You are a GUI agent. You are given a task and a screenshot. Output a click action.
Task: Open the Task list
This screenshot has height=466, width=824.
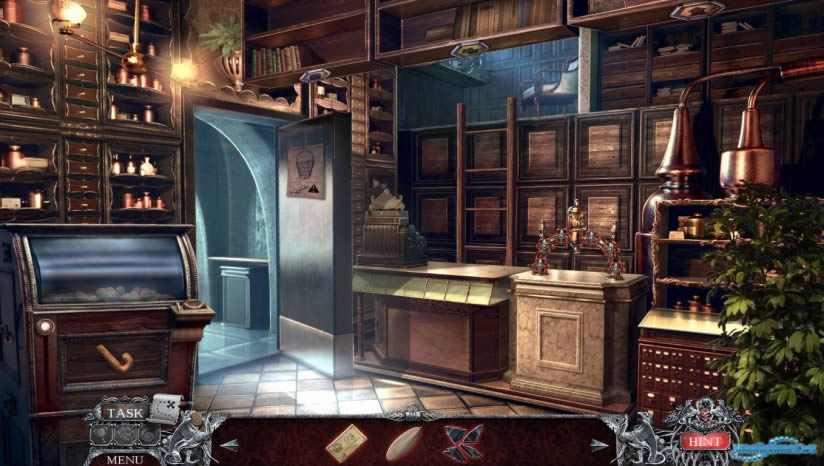[x=125, y=412]
